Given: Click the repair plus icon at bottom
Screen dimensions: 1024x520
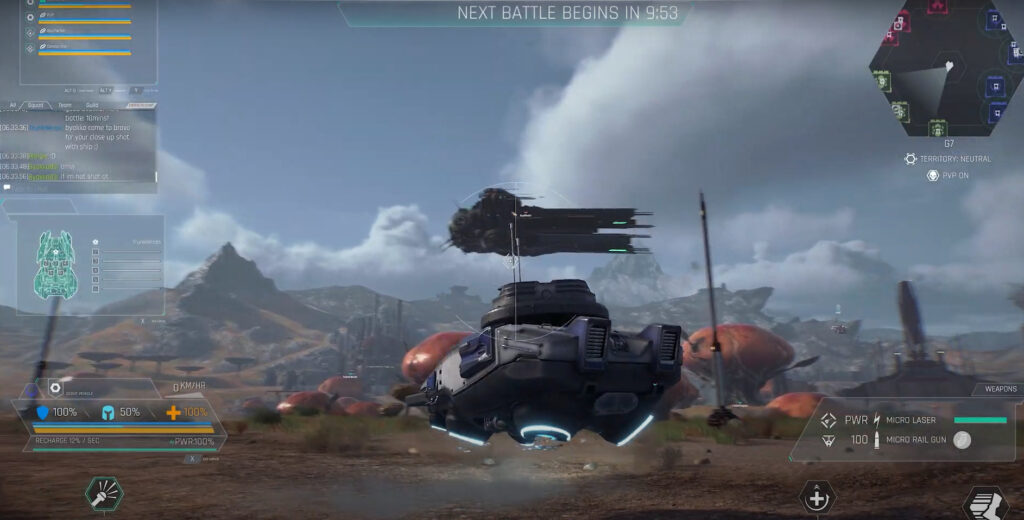Looking at the screenshot, I should [x=817, y=497].
